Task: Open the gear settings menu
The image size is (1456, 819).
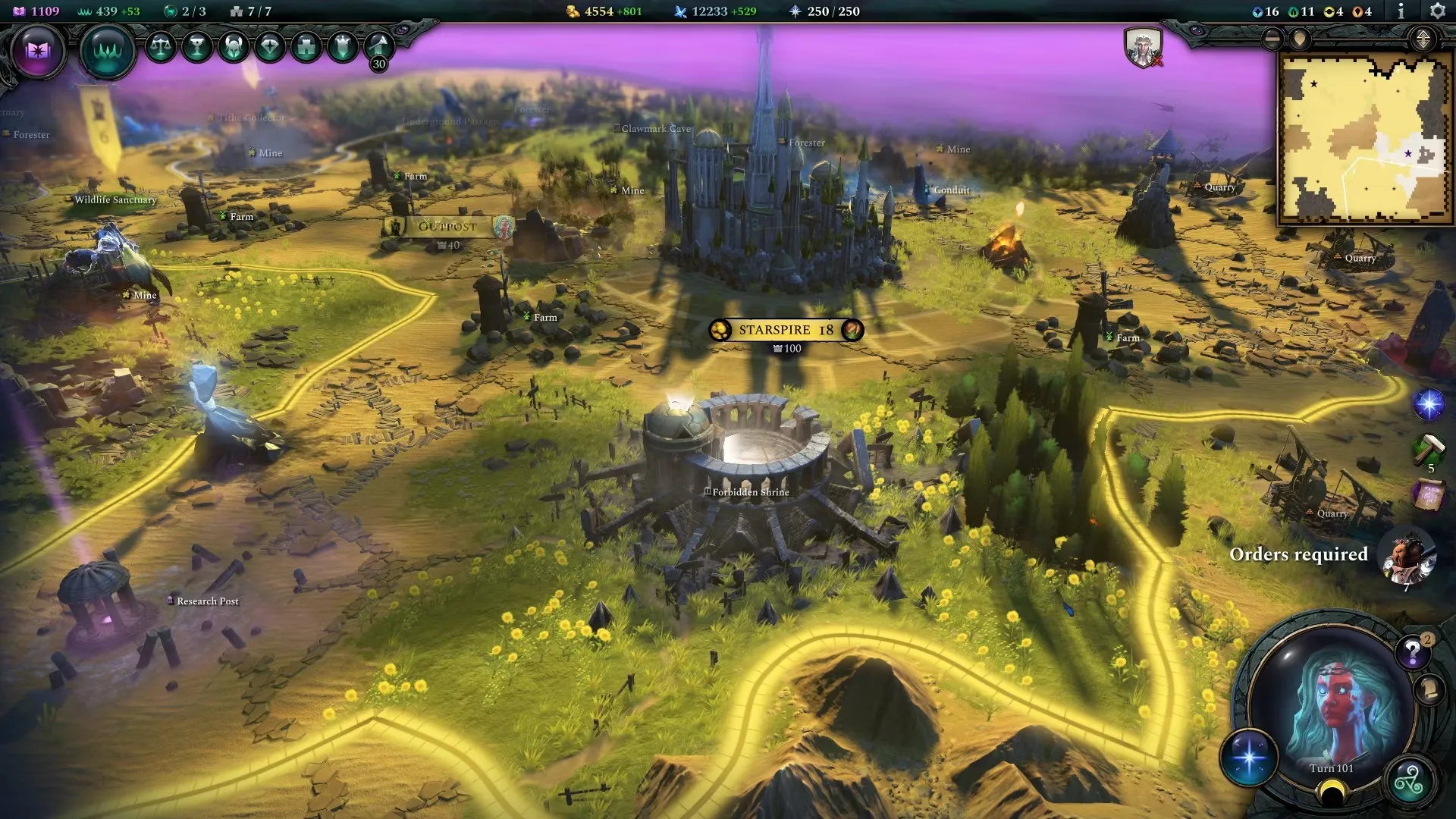Action: [1436, 11]
